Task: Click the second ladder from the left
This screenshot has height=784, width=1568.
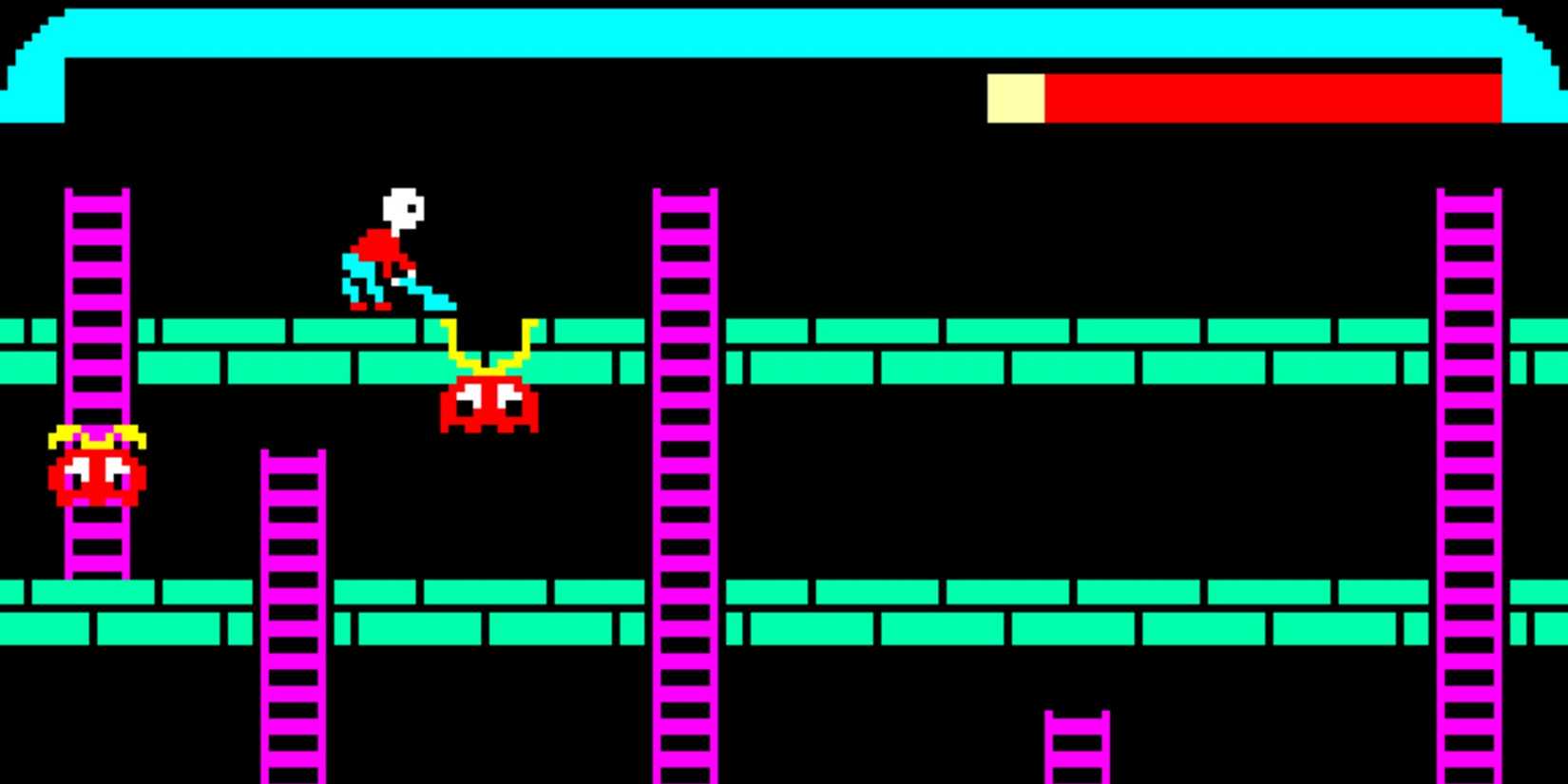Action: (293, 608)
